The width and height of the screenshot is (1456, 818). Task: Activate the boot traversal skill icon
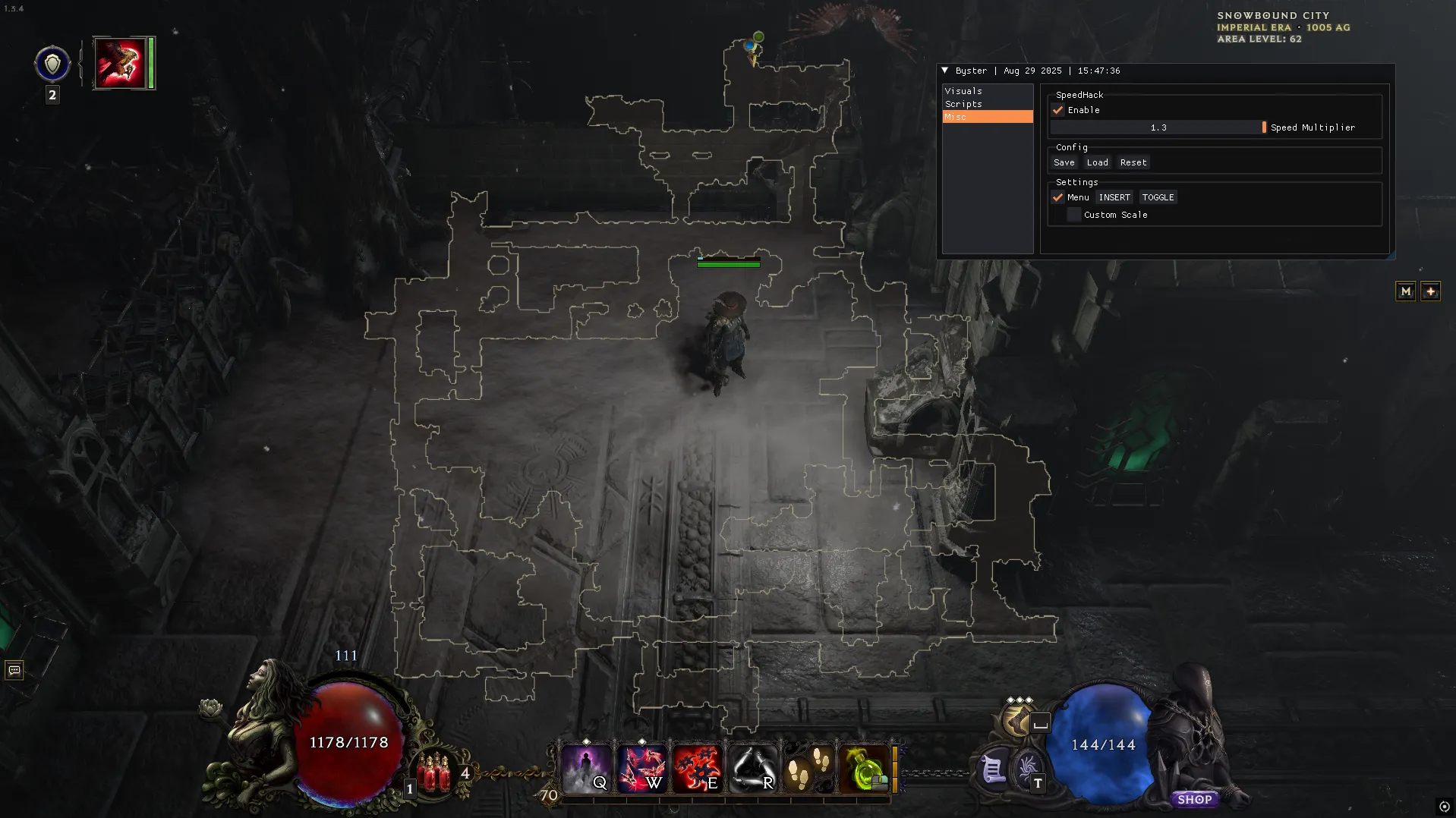click(1017, 720)
